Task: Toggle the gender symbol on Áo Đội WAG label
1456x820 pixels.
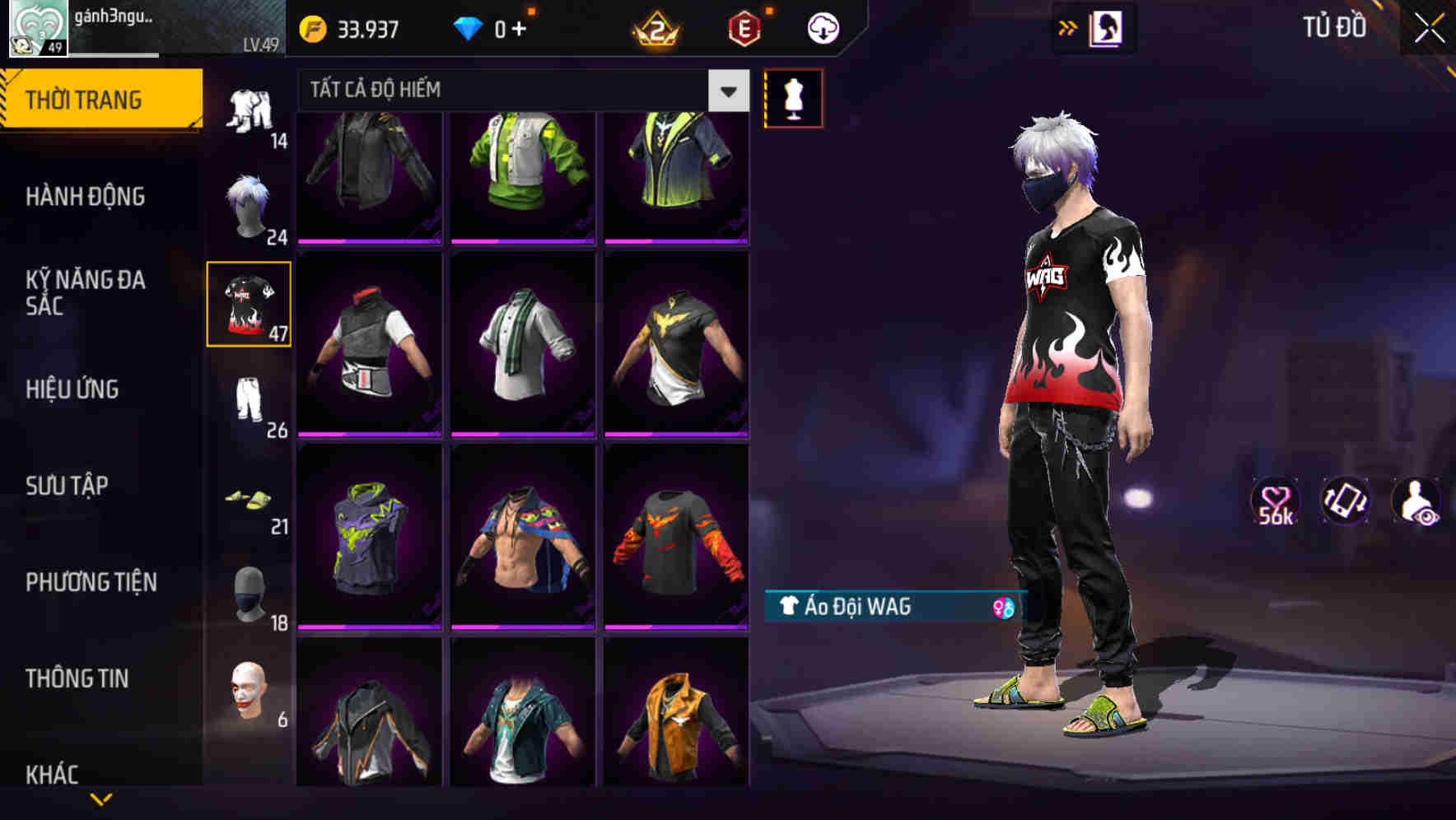Action: (x=1004, y=609)
